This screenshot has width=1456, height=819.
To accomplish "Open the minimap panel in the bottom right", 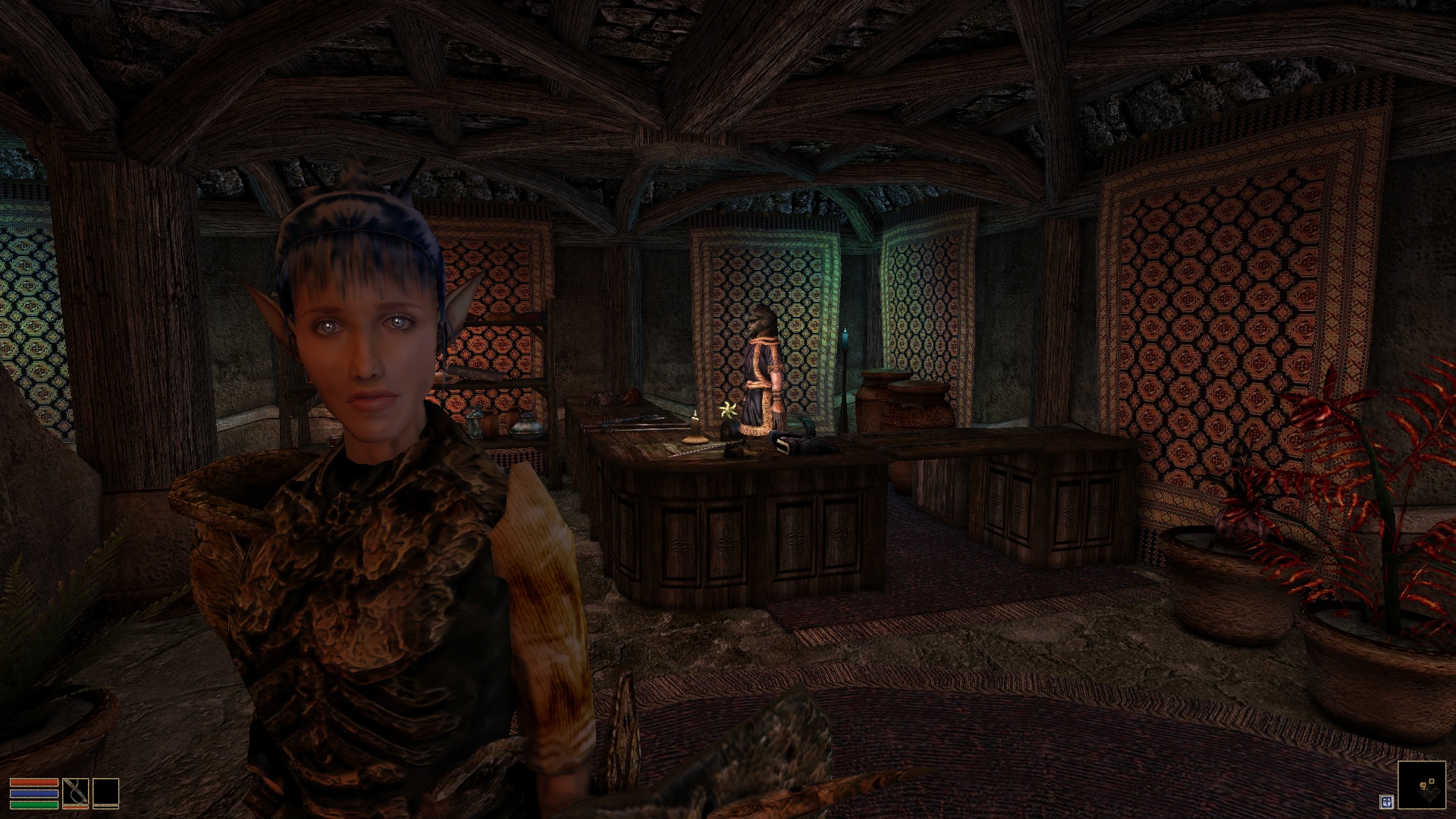I will (1422, 785).
